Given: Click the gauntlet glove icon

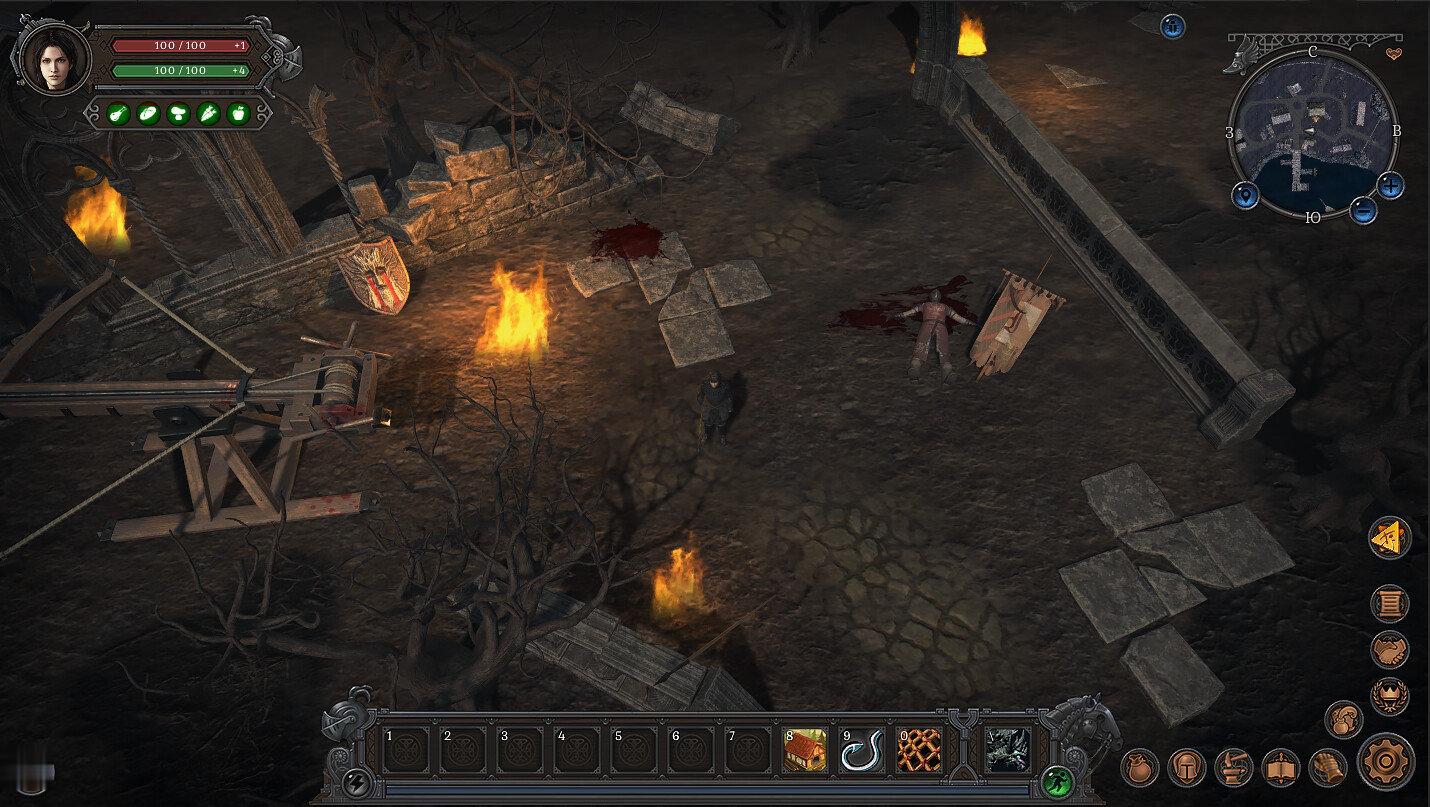Looking at the screenshot, I should (x=1328, y=767).
